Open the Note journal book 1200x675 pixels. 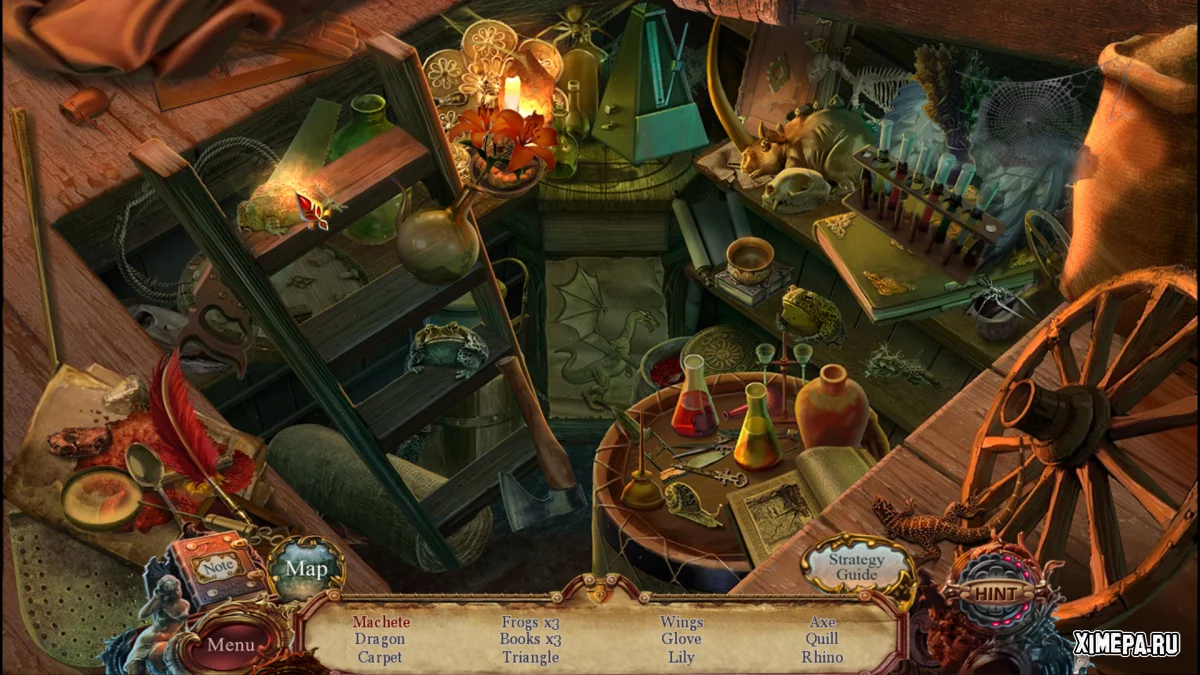click(x=213, y=567)
